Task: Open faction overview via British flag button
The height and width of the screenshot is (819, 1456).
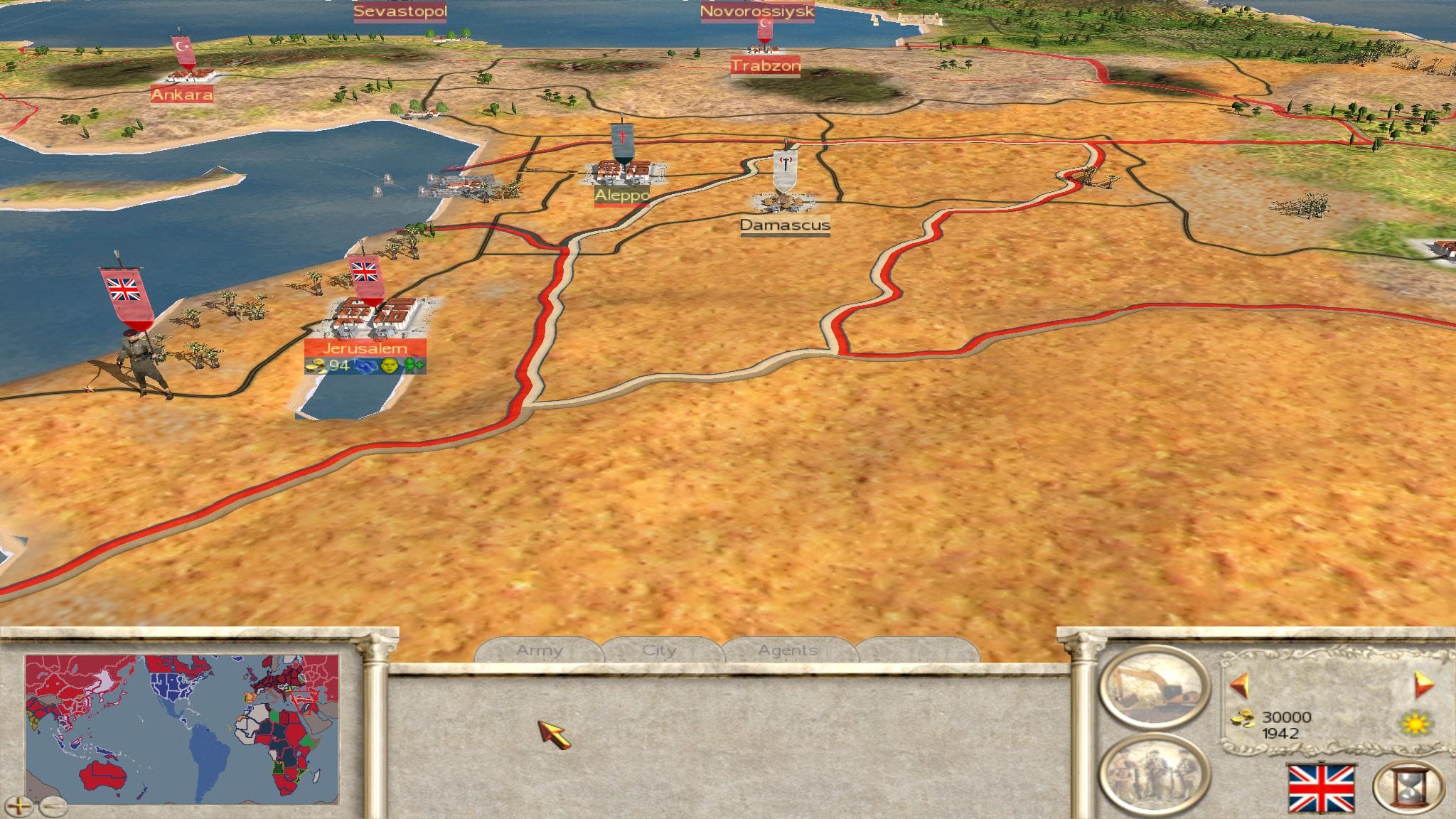Action: coord(1322,788)
